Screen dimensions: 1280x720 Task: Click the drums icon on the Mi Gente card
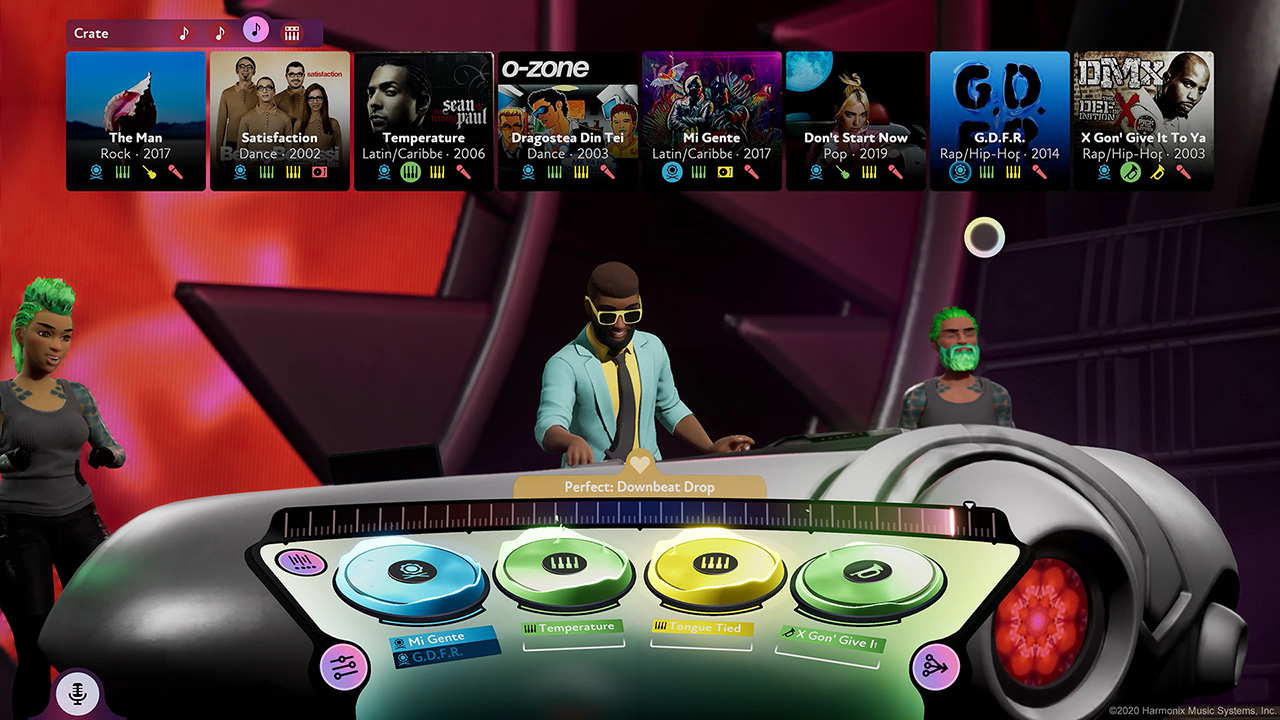pos(698,173)
